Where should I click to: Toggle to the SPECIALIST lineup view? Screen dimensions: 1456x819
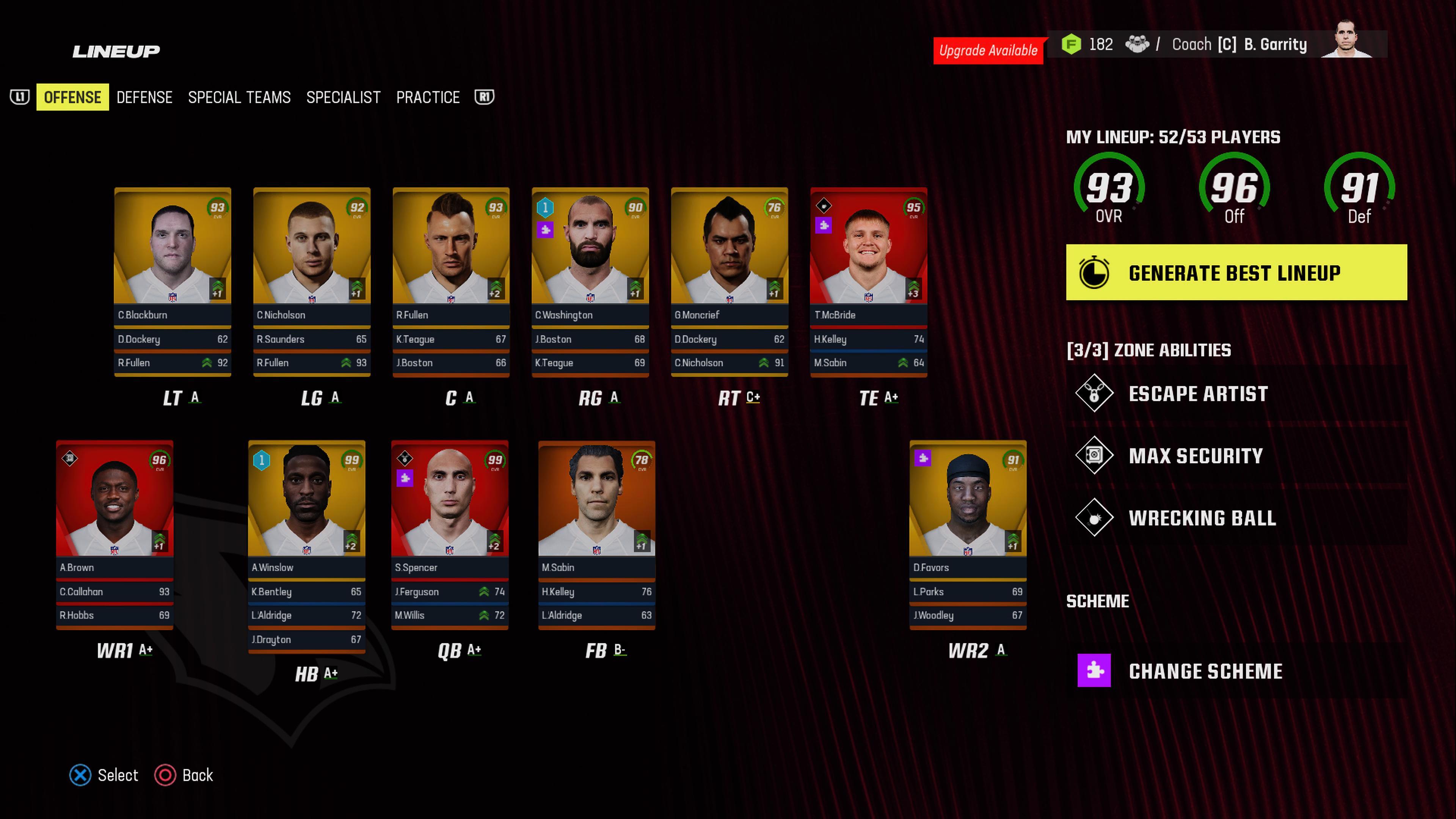click(x=343, y=97)
